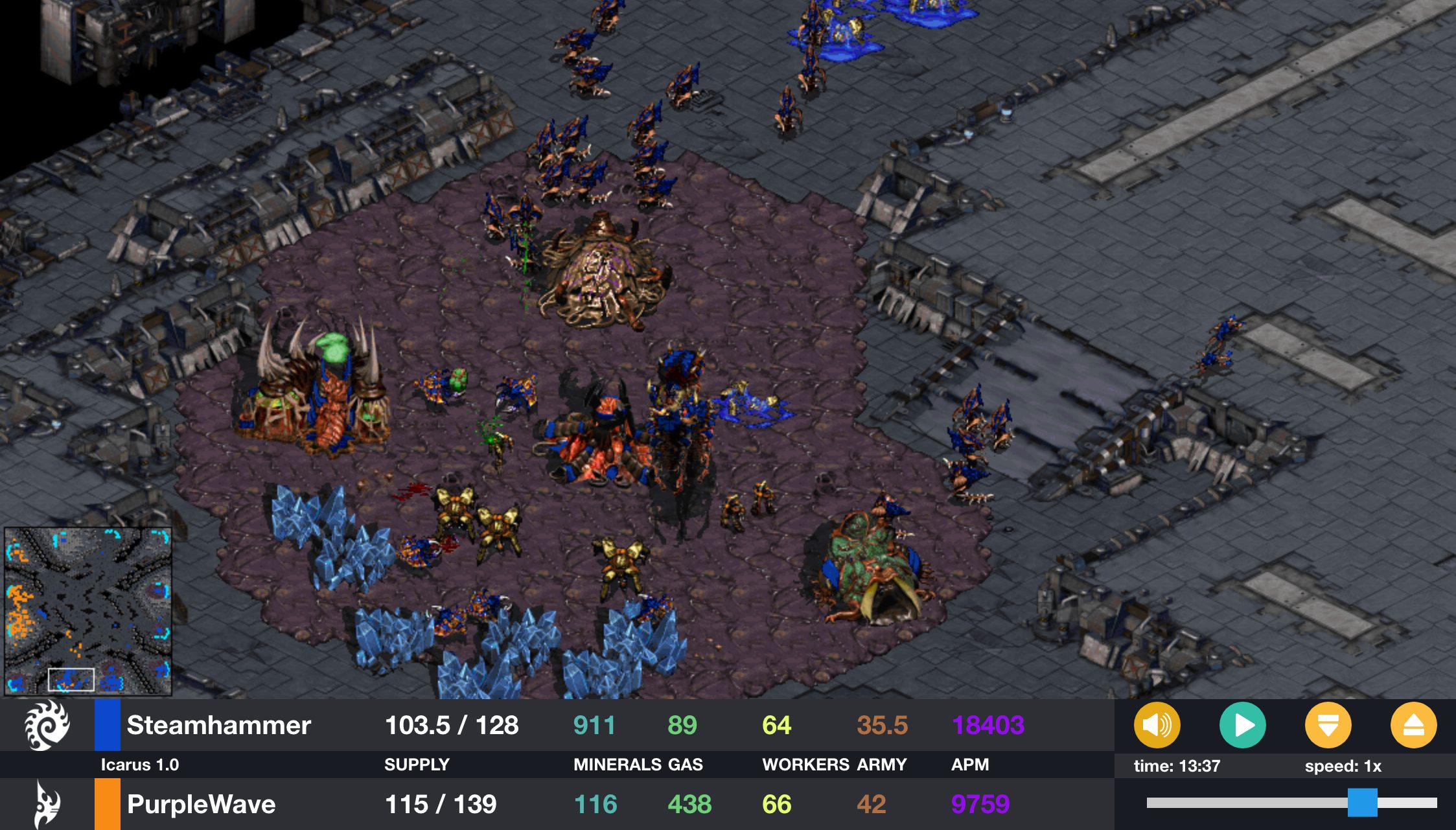Click Steamhammer's blue color swatch
The image size is (1456, 830).
click(x=108, y=725)
